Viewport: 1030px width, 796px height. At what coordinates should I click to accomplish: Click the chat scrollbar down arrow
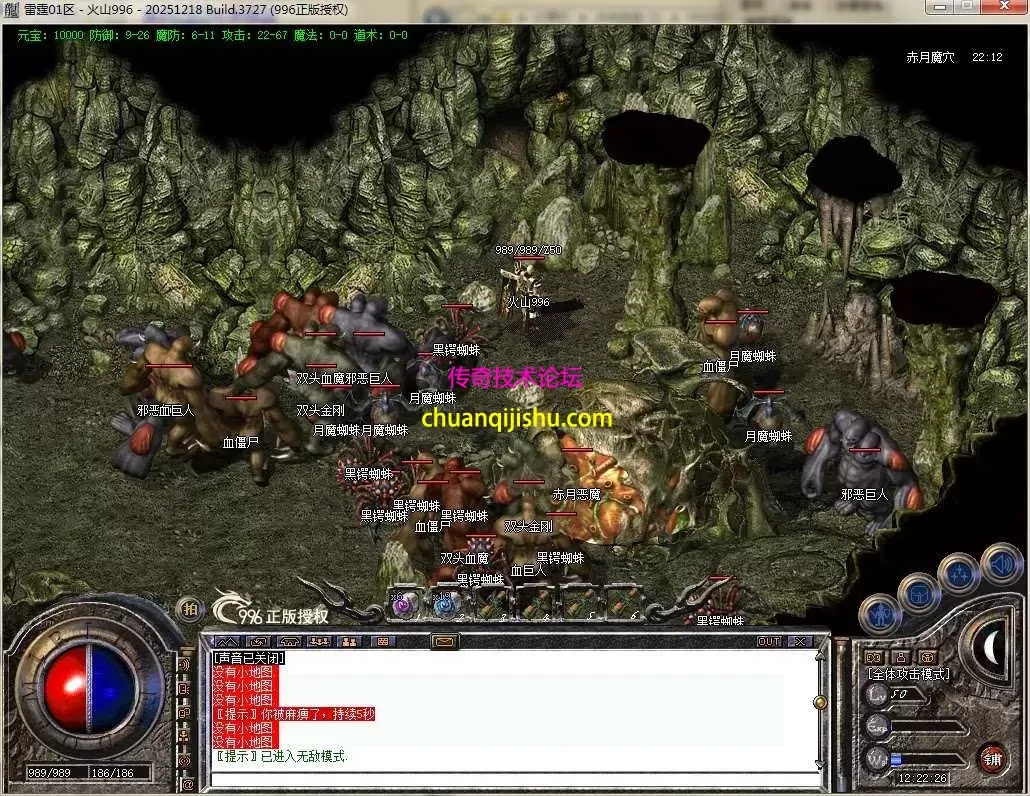point(820,765)
